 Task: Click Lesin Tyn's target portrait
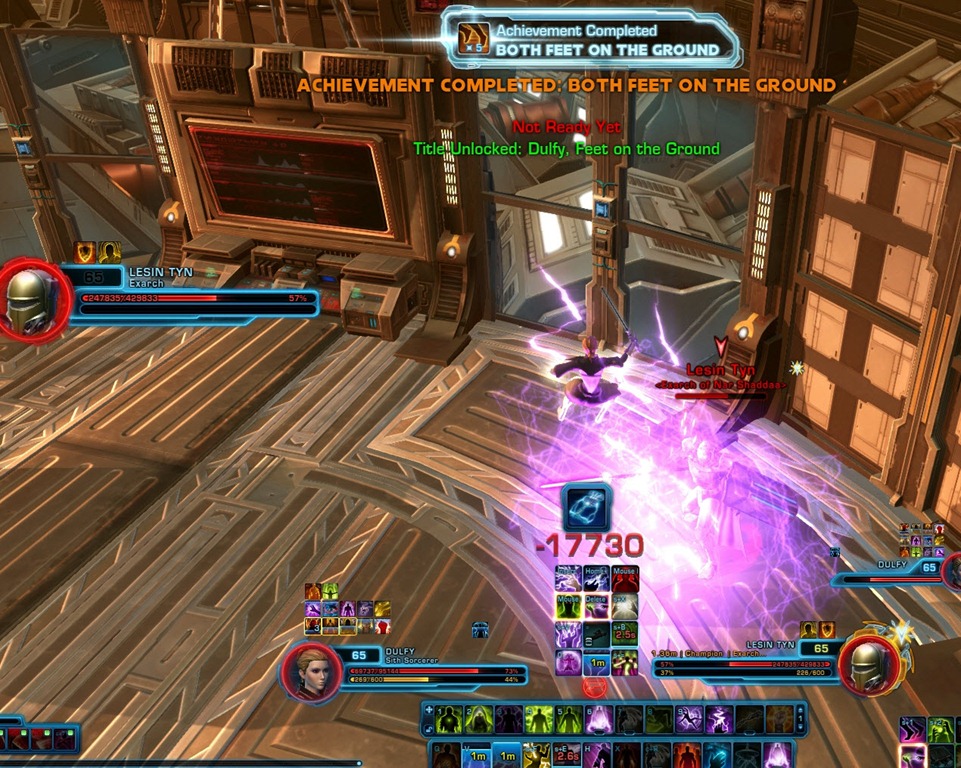tap(867, 663)
